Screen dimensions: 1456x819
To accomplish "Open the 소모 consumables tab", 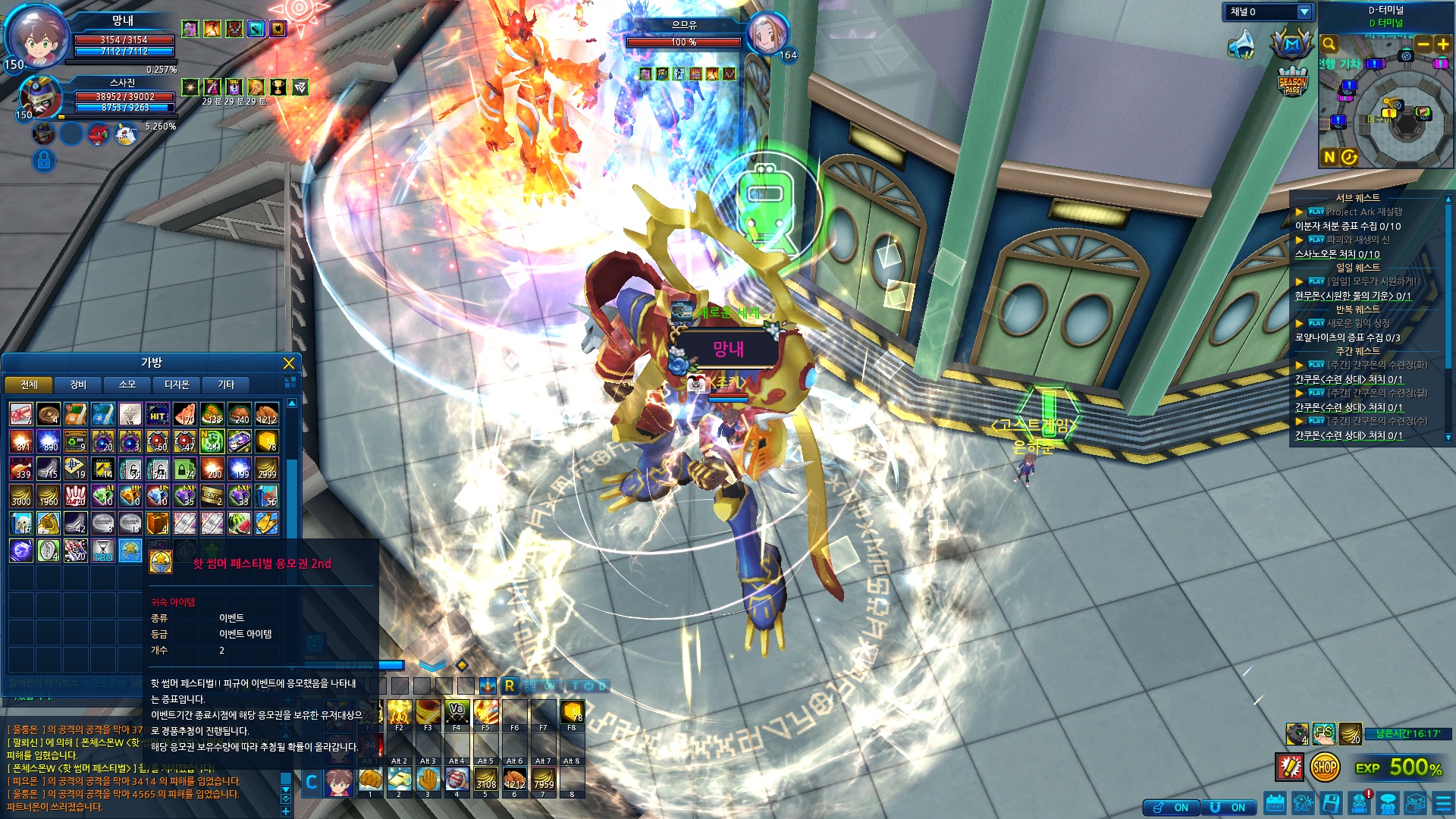I will click(x=127, y=384).
